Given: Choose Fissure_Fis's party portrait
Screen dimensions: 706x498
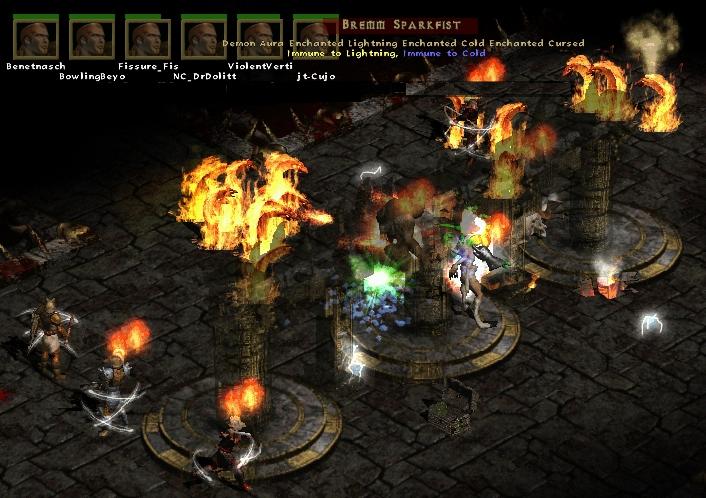Looking at the screenshot, I should pyautogui.click(x=148, y=38).
